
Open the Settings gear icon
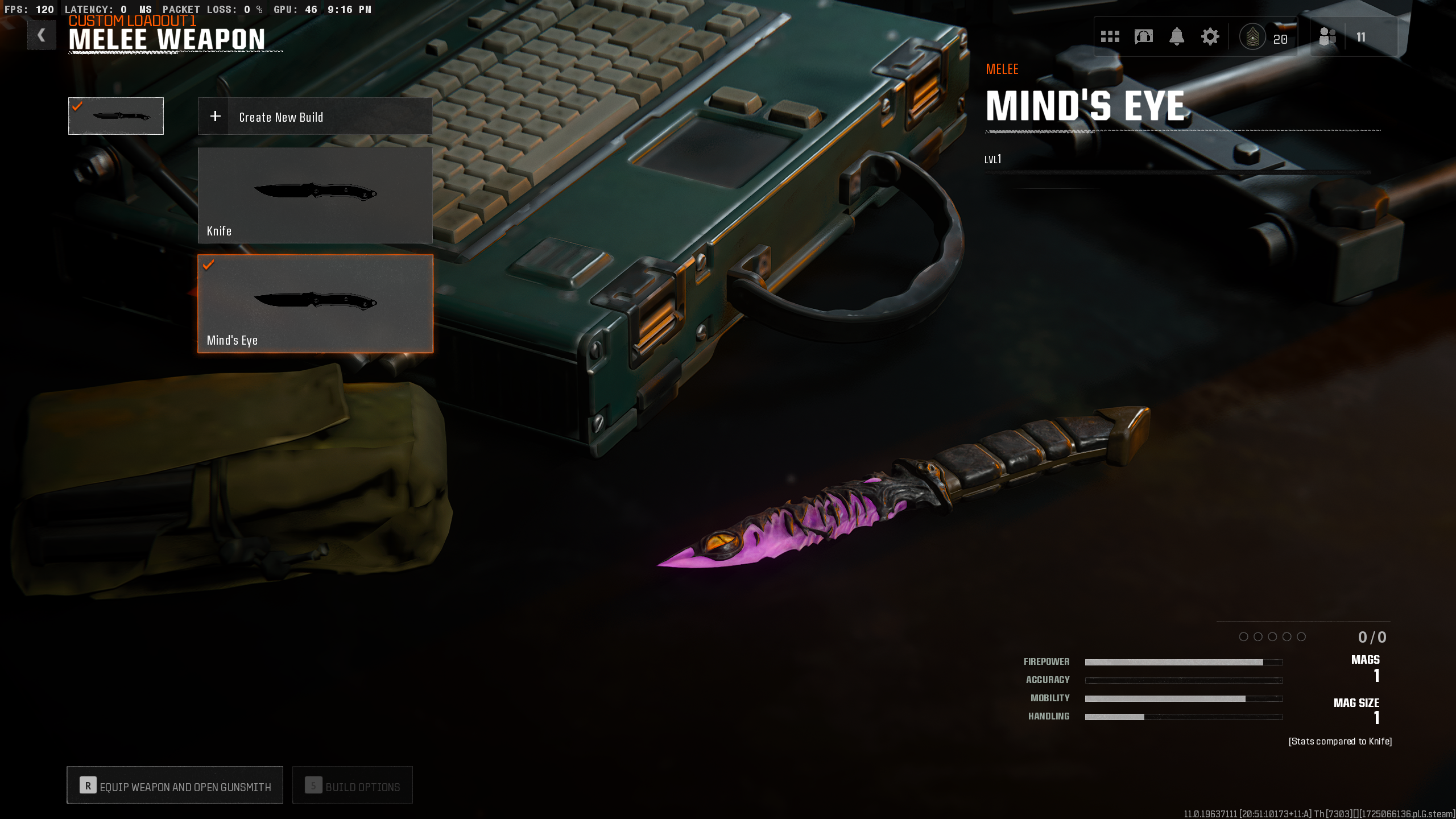coord(1210,36)
